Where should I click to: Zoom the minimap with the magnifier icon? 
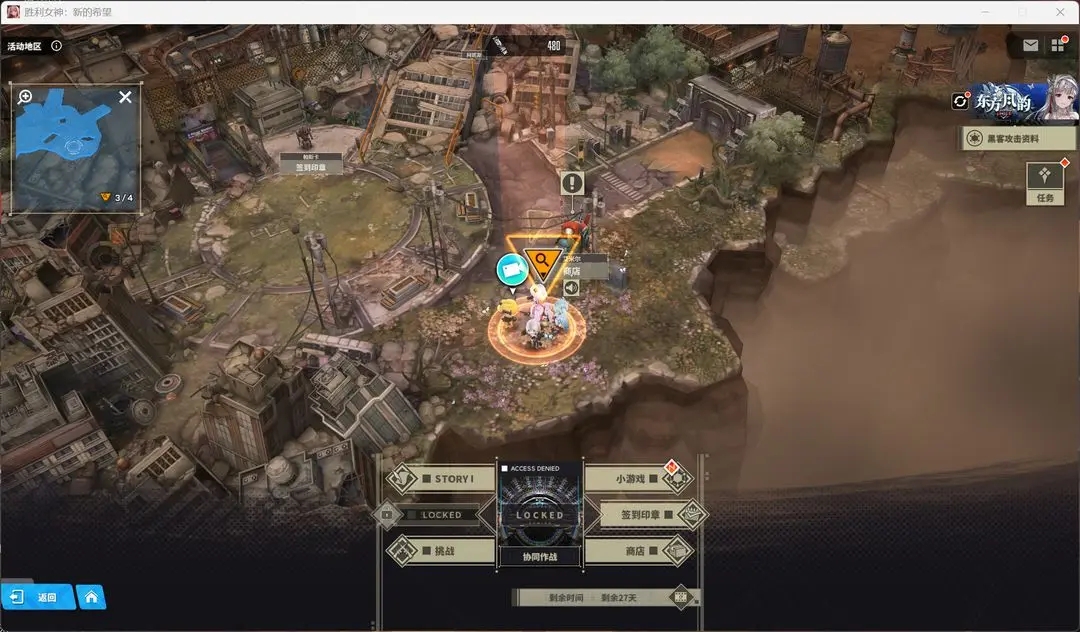pos(25,97)
